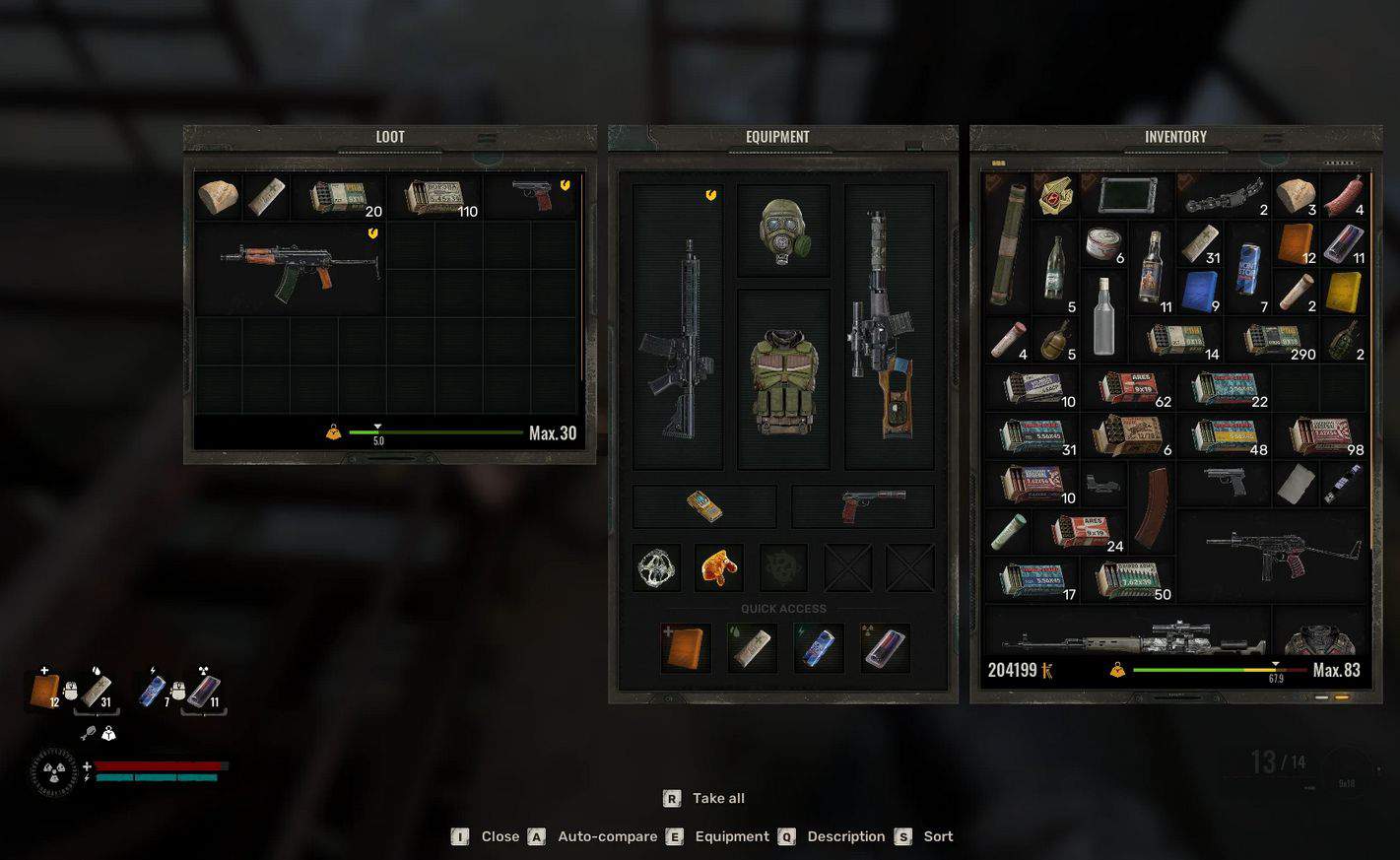Select the scoped wooden-stock rifle in equipment
The width and height of the screenshot is (1400, 860).
[x=889, y=325]
